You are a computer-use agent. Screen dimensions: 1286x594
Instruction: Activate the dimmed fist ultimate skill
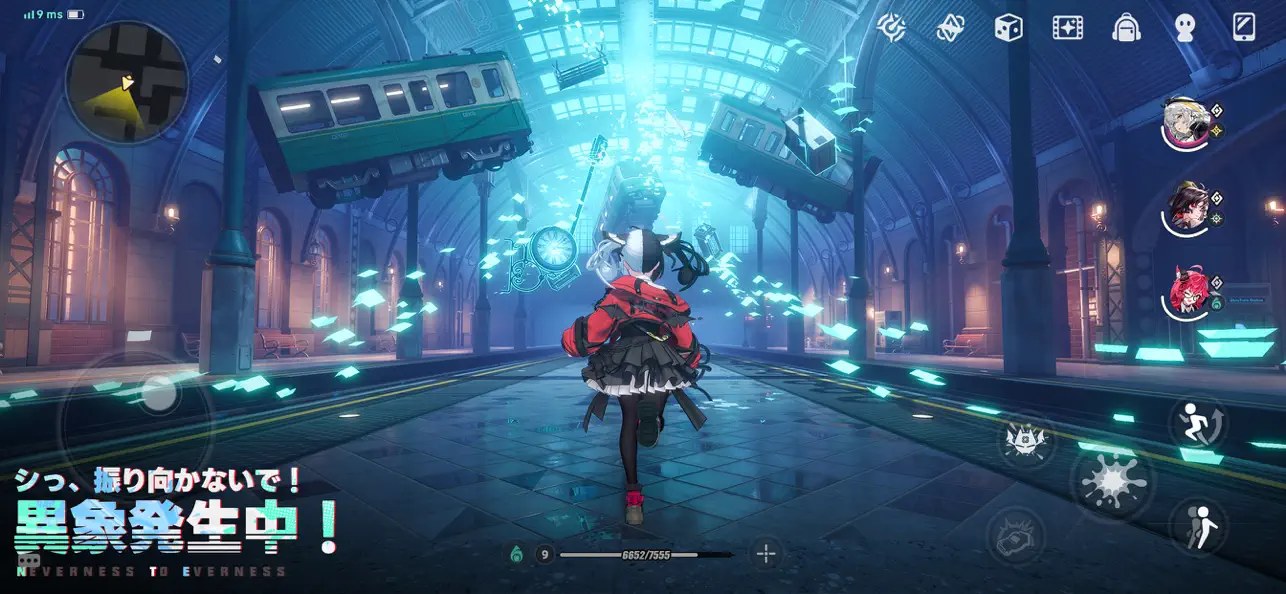pyautogui.click(x=1016, y=535)
